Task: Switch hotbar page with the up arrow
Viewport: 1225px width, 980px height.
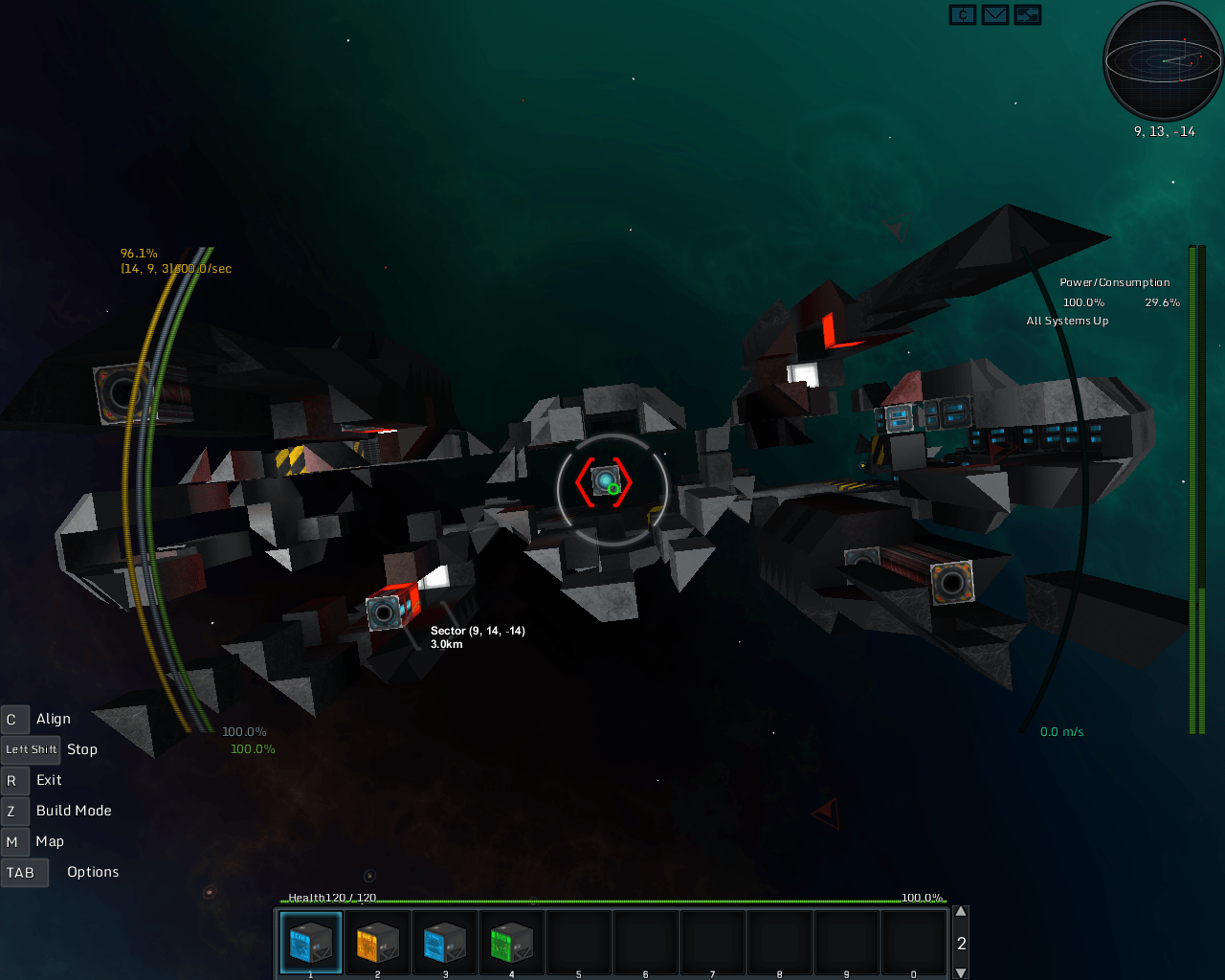Action: (961, 912)
